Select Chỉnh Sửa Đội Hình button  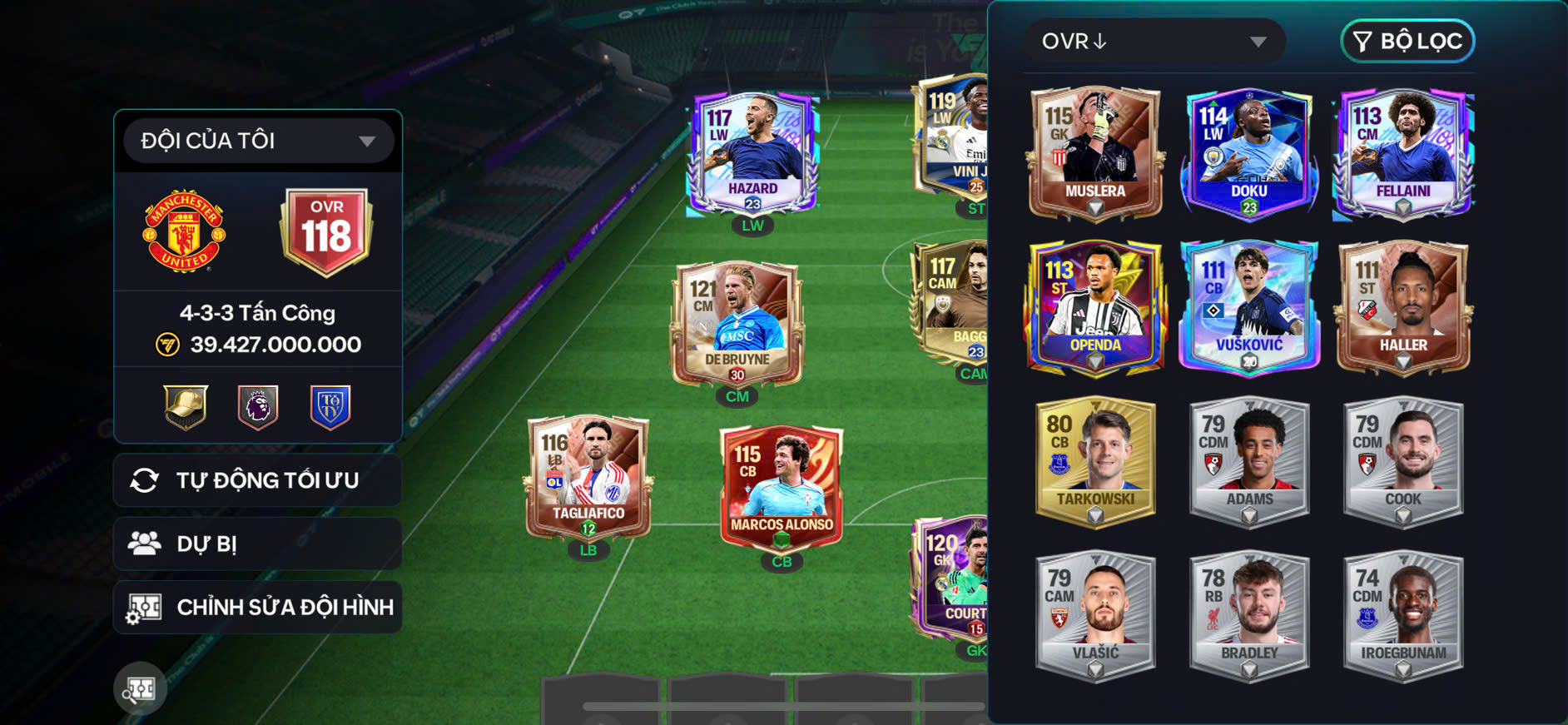(258, 608)
